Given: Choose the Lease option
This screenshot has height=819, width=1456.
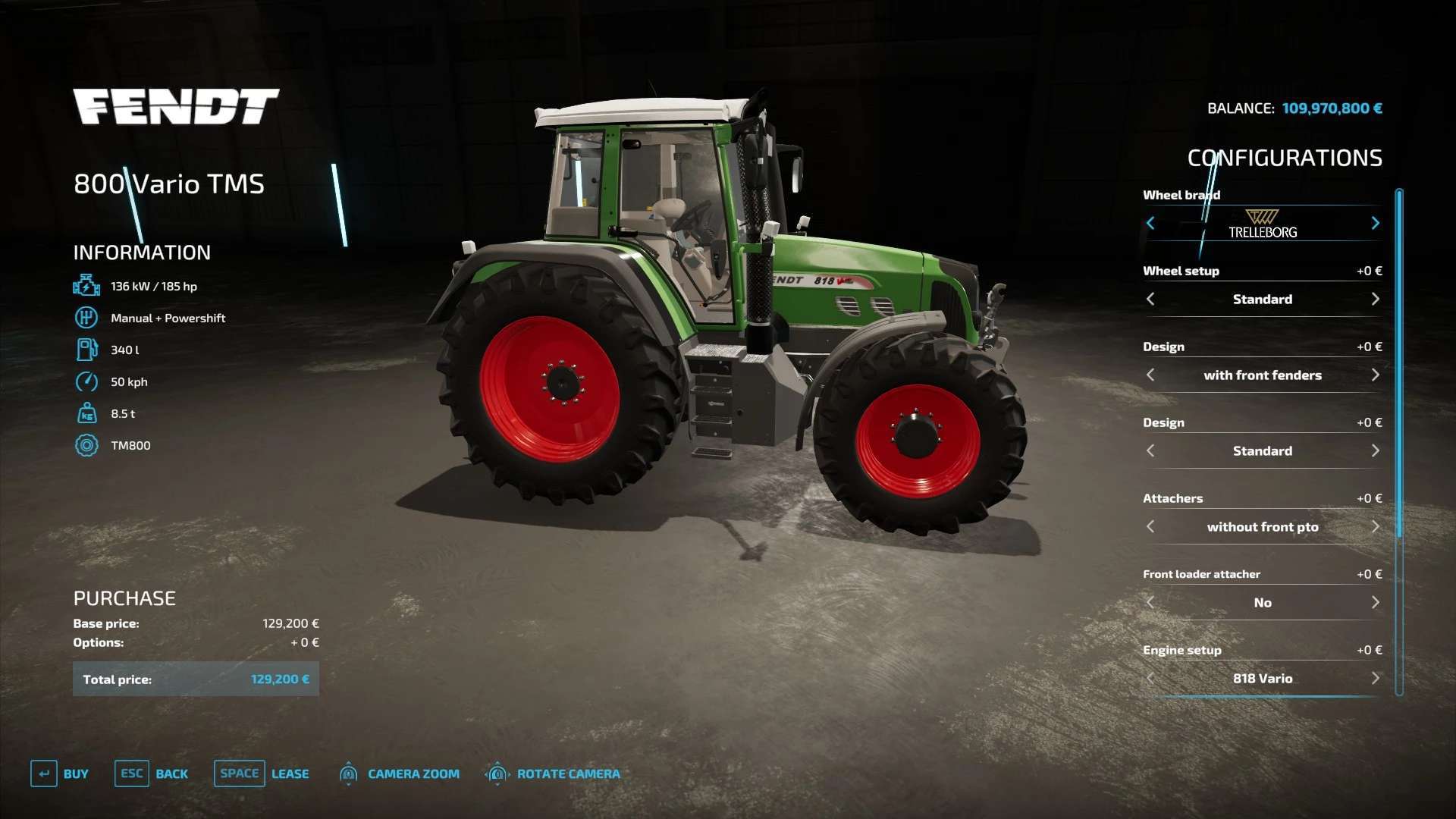Looking at the screenshot, I should point(262,773).
